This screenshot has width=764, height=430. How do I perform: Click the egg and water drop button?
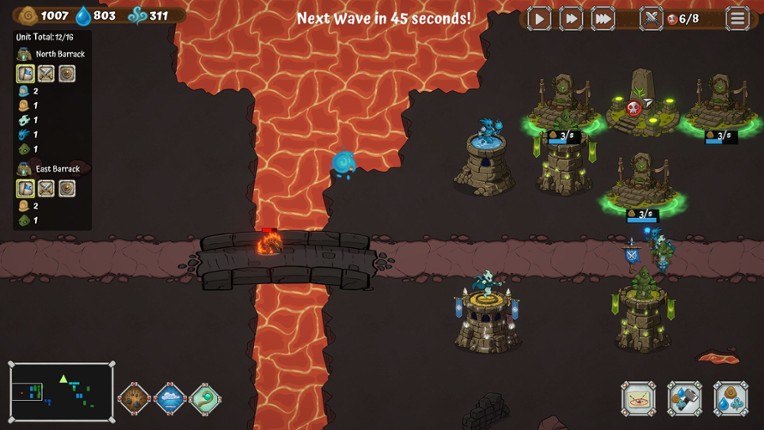point(731,399)
